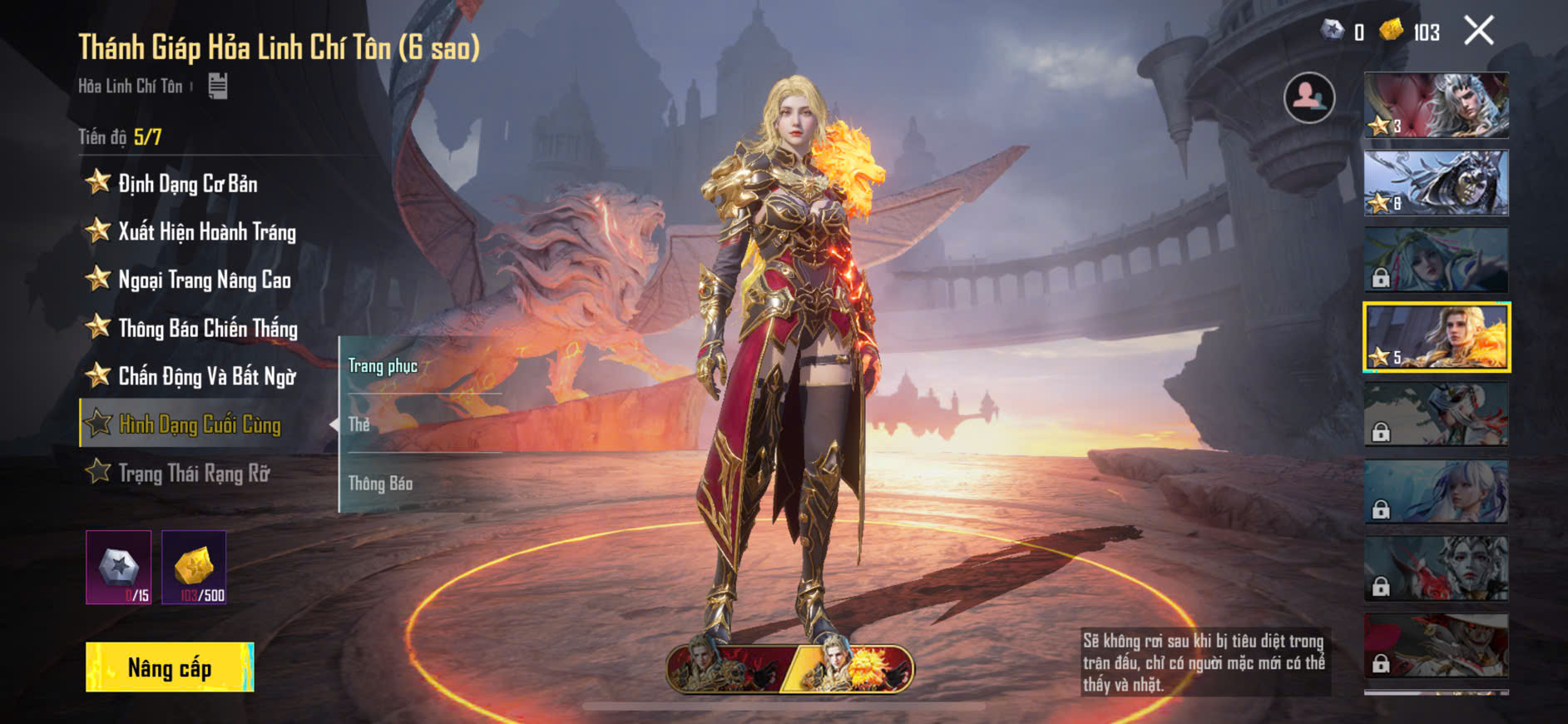Switch to the fiery lion form variant
Viewport: 1568px width, 724px height.
tap(853, 668)
